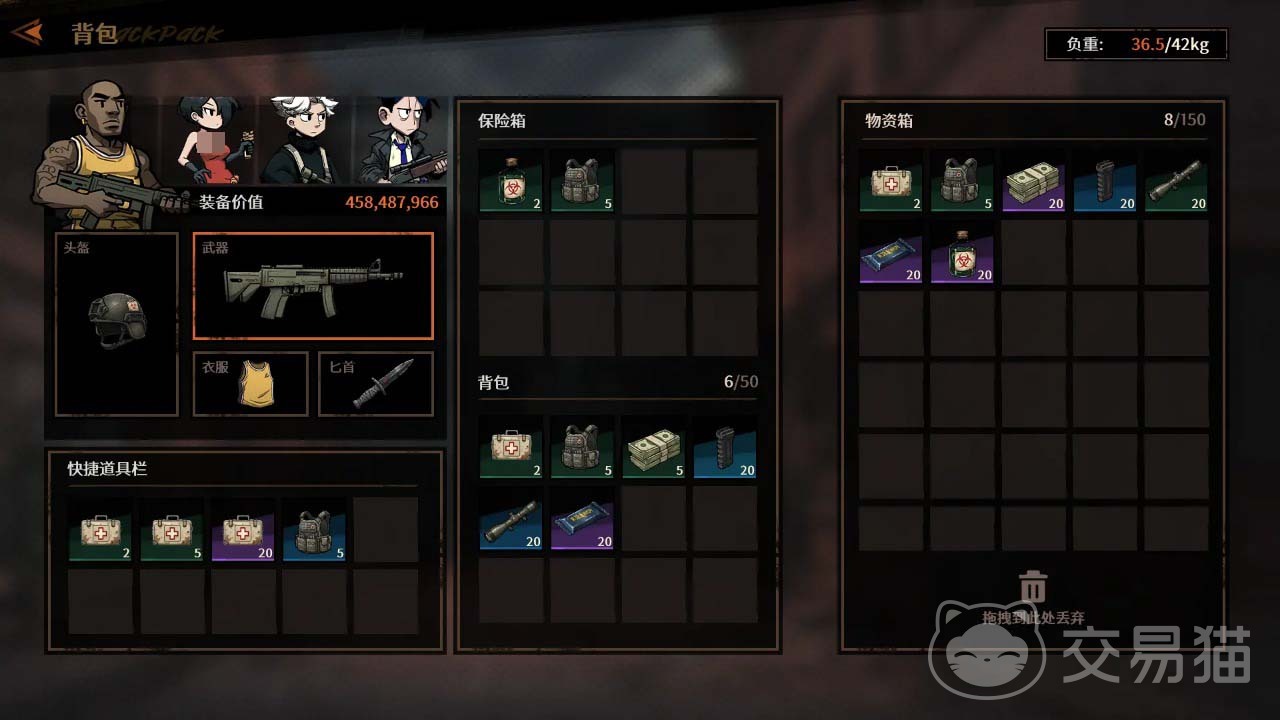This screenshot has width=1280, height=720.
Task: Click the magazine in the supply box
Action: coord(1104,181)
